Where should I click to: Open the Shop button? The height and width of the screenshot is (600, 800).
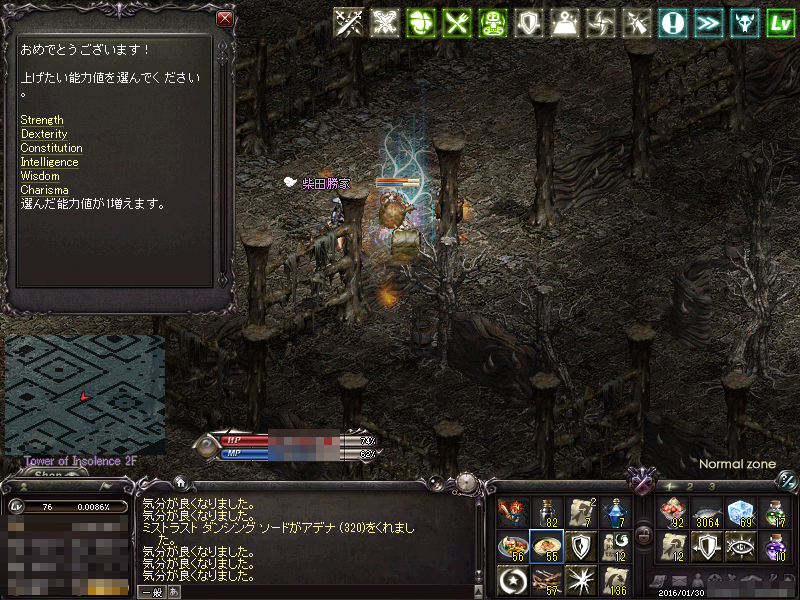point(48,474)
